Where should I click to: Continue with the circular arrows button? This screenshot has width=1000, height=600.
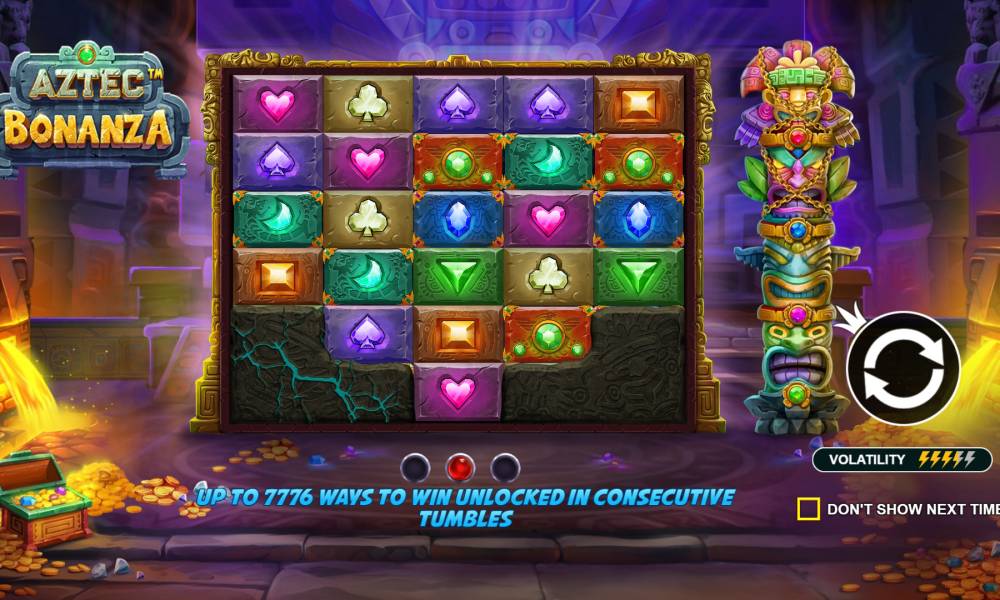tap(902, 368)
